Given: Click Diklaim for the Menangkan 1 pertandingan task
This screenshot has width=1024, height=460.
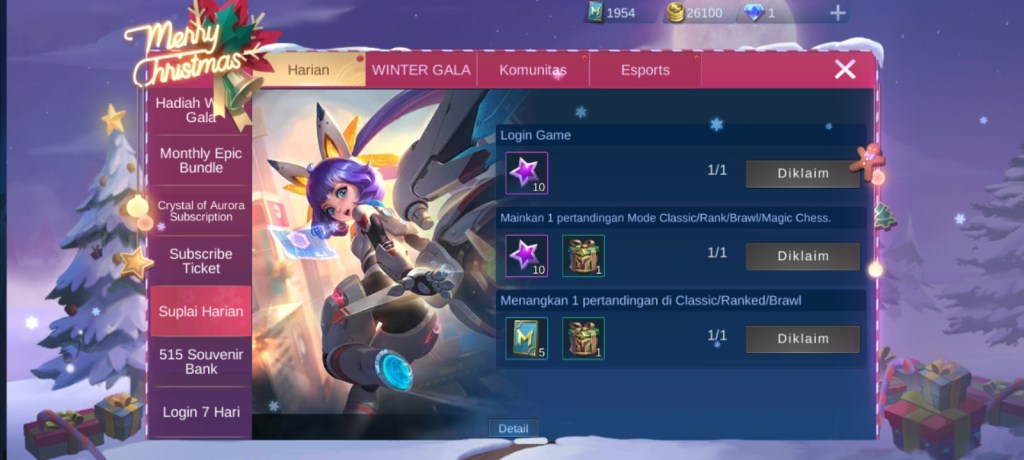Looking at the screenshot, I should 802,339.
